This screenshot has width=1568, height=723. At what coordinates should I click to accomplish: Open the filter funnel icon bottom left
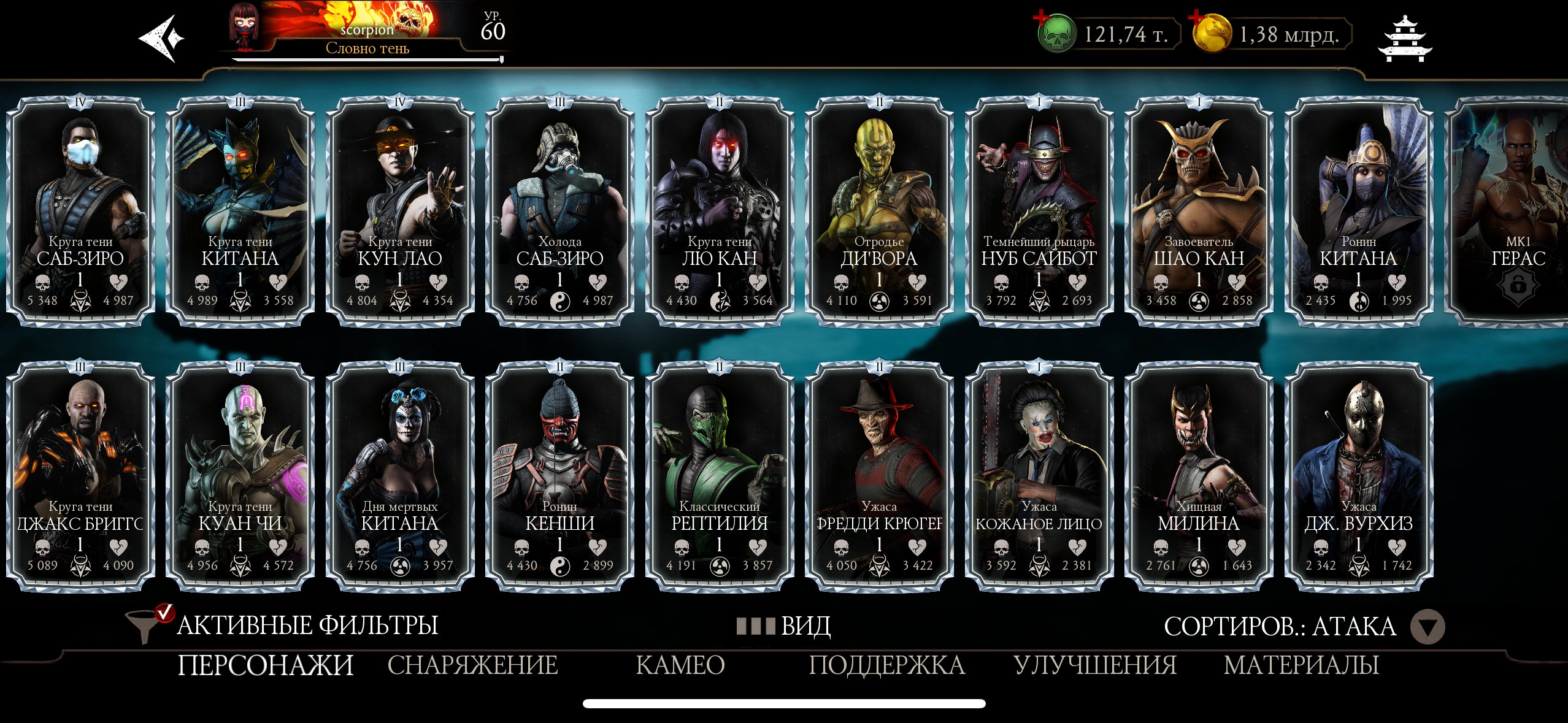[x=141, y=627]
